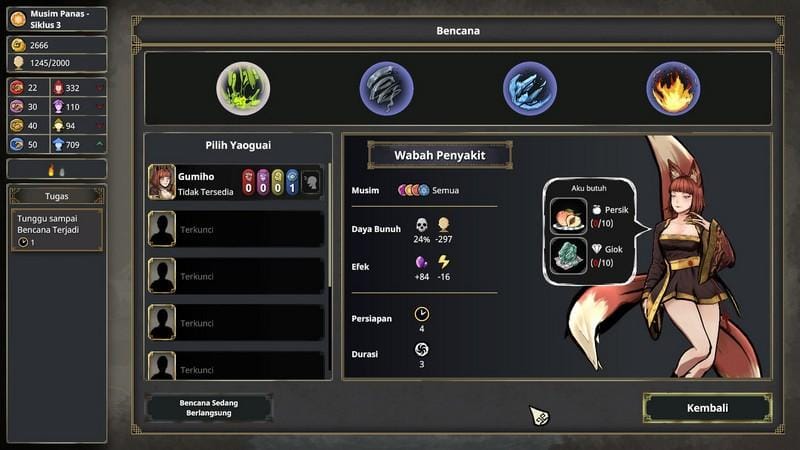Select Gumiho in the Yaoguai list

click(x=236, y=182)
